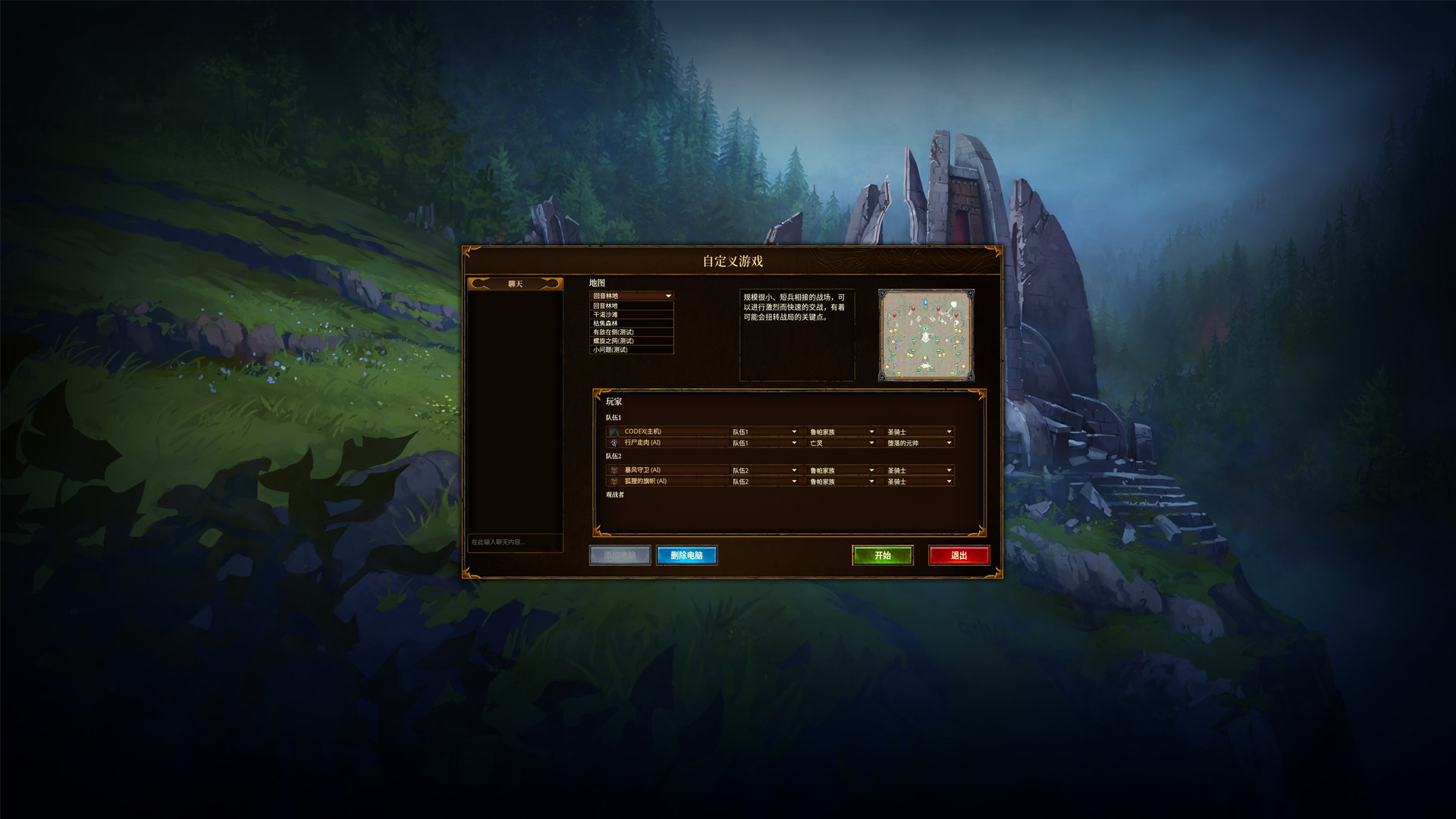Open the hero dropdown for CODEX(主机)
The height and width of the screenshot is (819, 1456).
click(919, 431)
